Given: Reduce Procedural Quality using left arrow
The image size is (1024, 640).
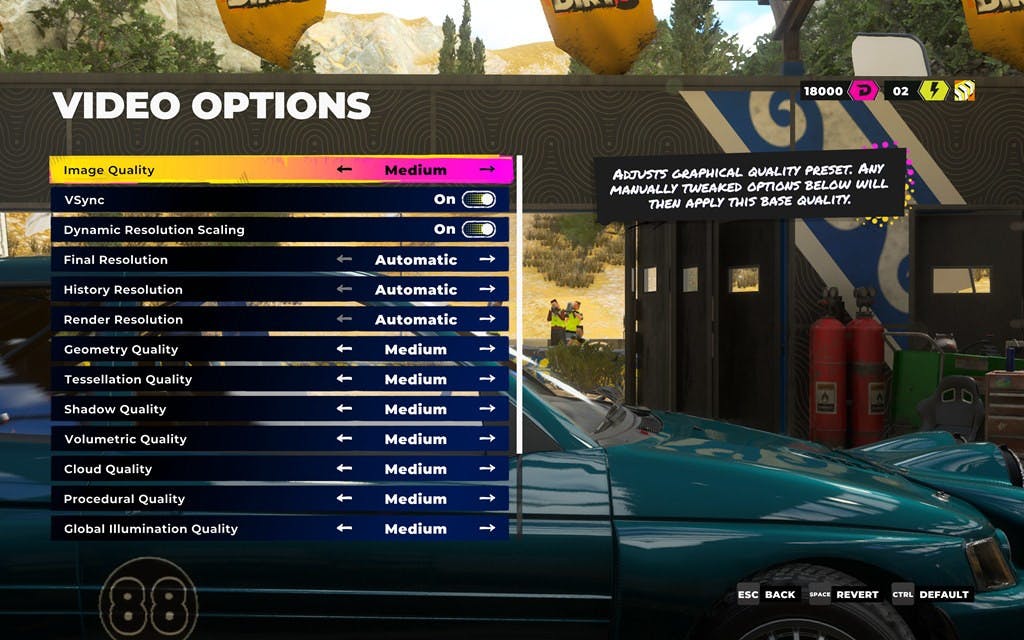Looking at the screenshot, I should tap(344, 499).
